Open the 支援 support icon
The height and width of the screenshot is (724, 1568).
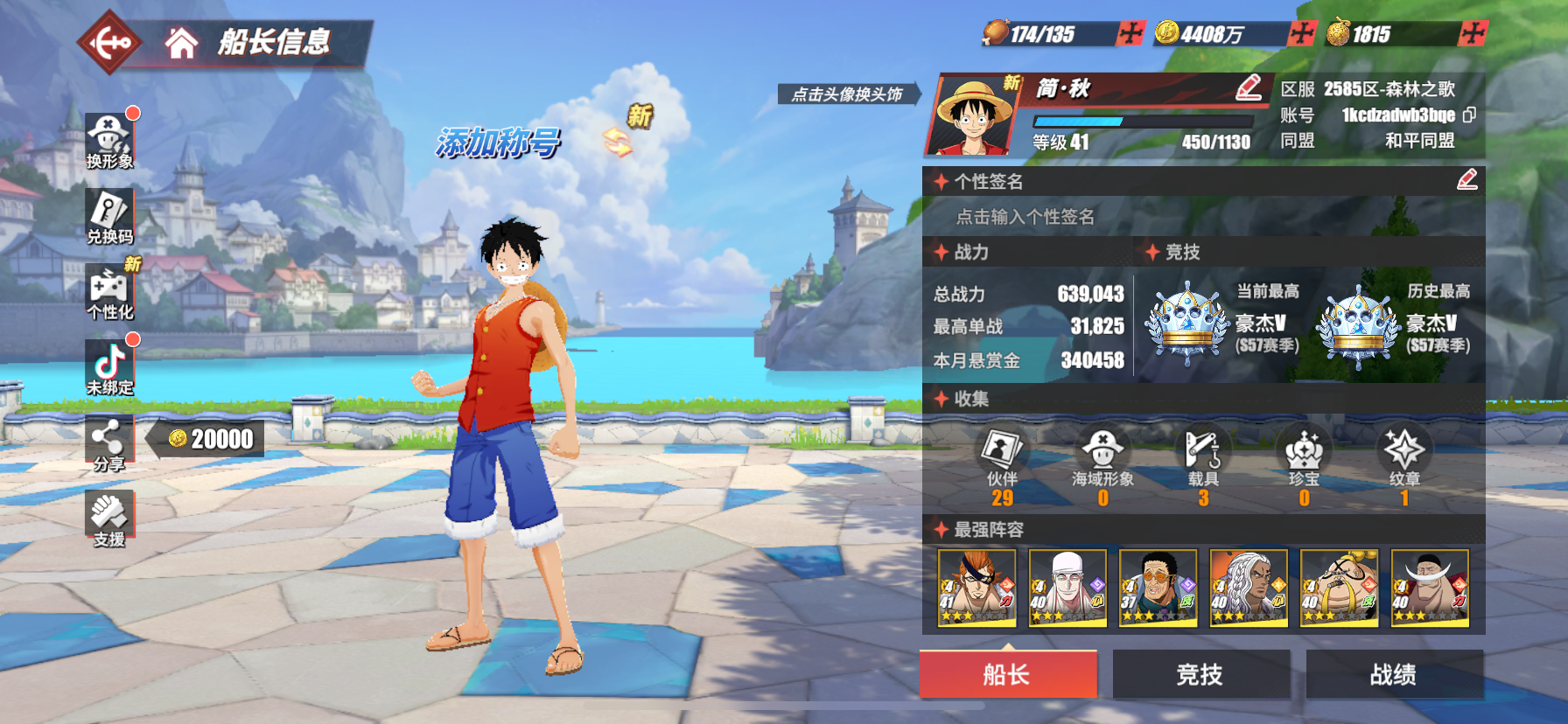pos(109,519)
